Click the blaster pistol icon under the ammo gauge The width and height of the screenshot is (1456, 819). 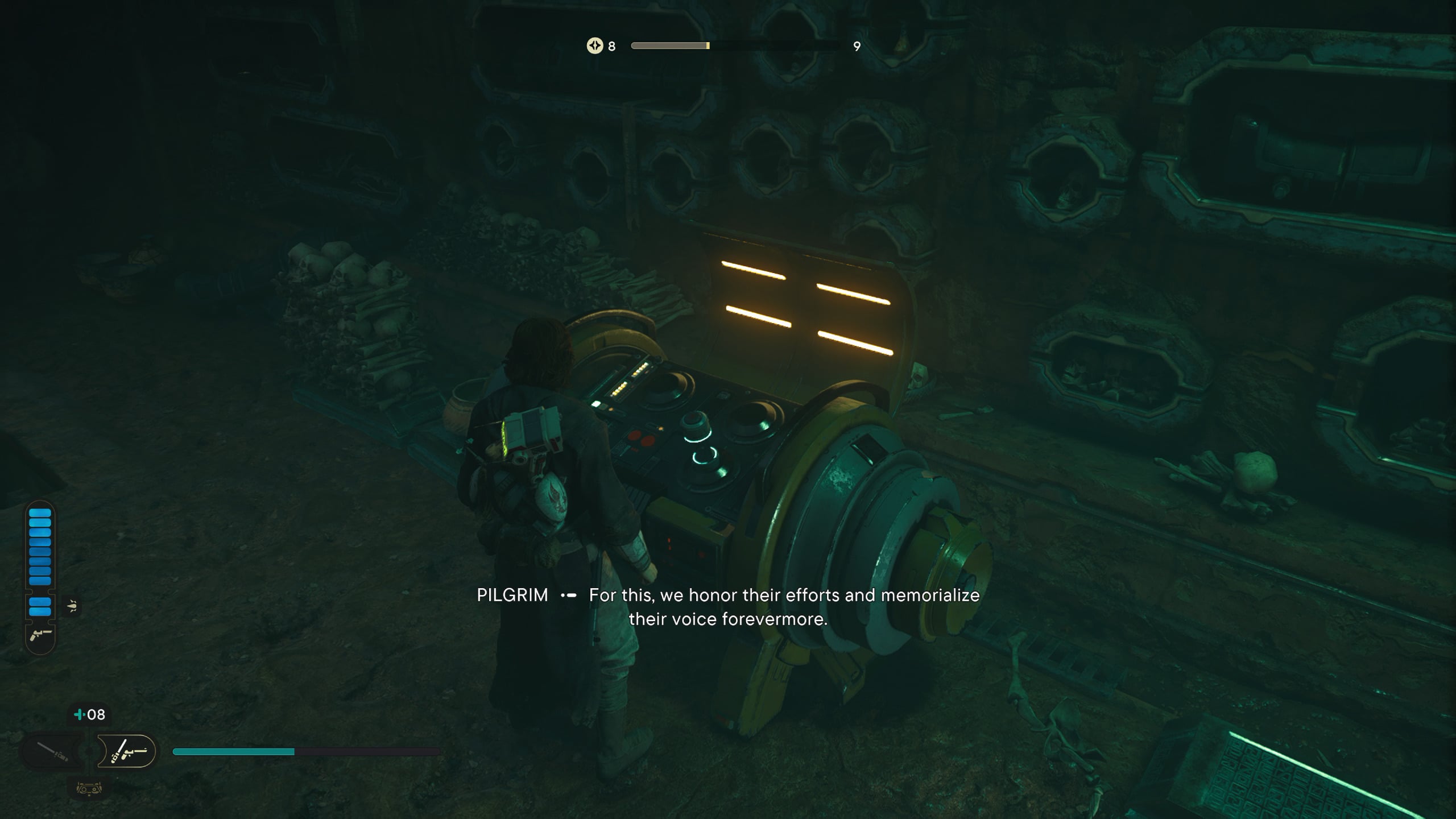[x=40, y=634]
